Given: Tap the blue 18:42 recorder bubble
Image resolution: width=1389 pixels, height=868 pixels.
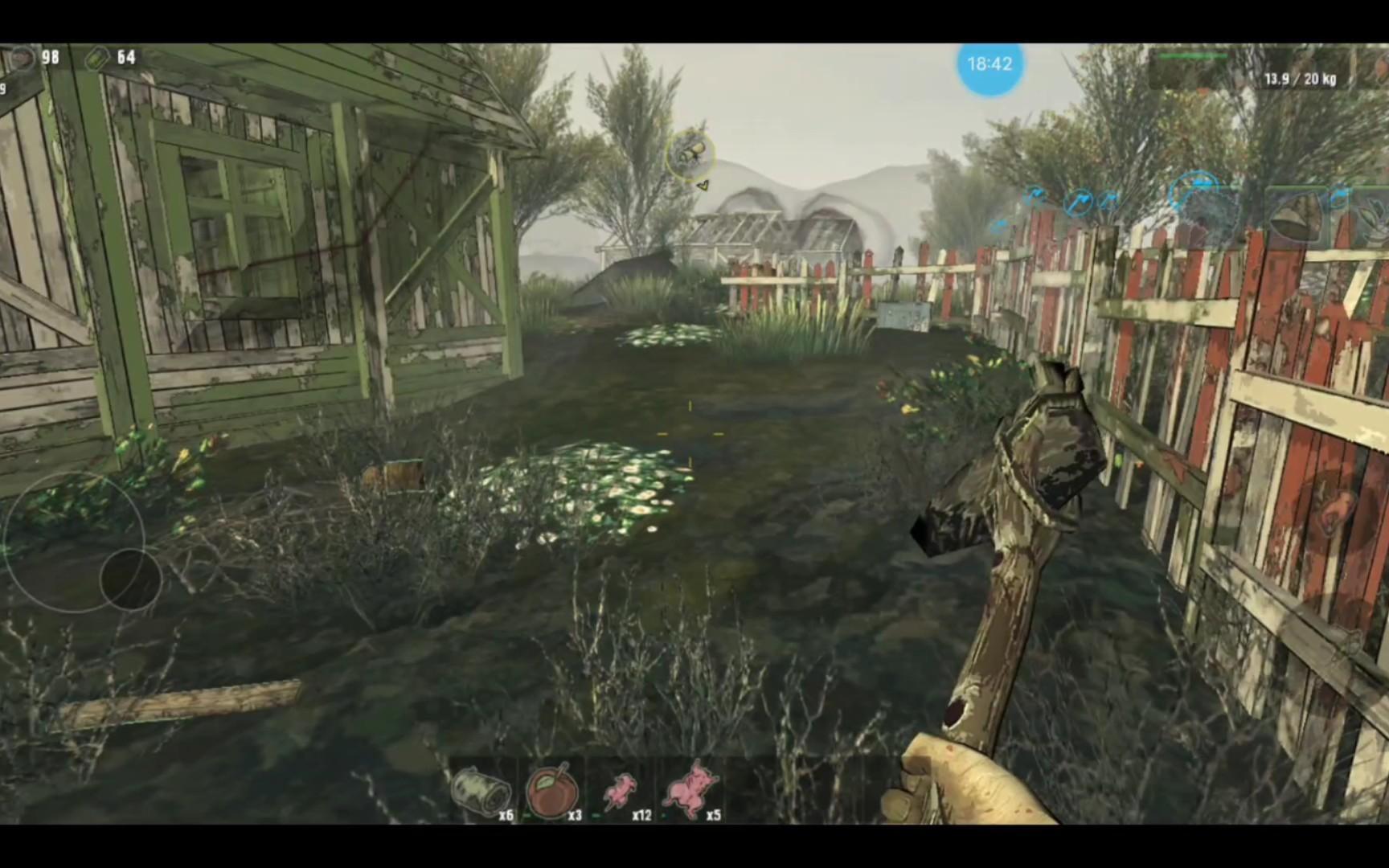Looking at the screenshot, I should 990,64.
